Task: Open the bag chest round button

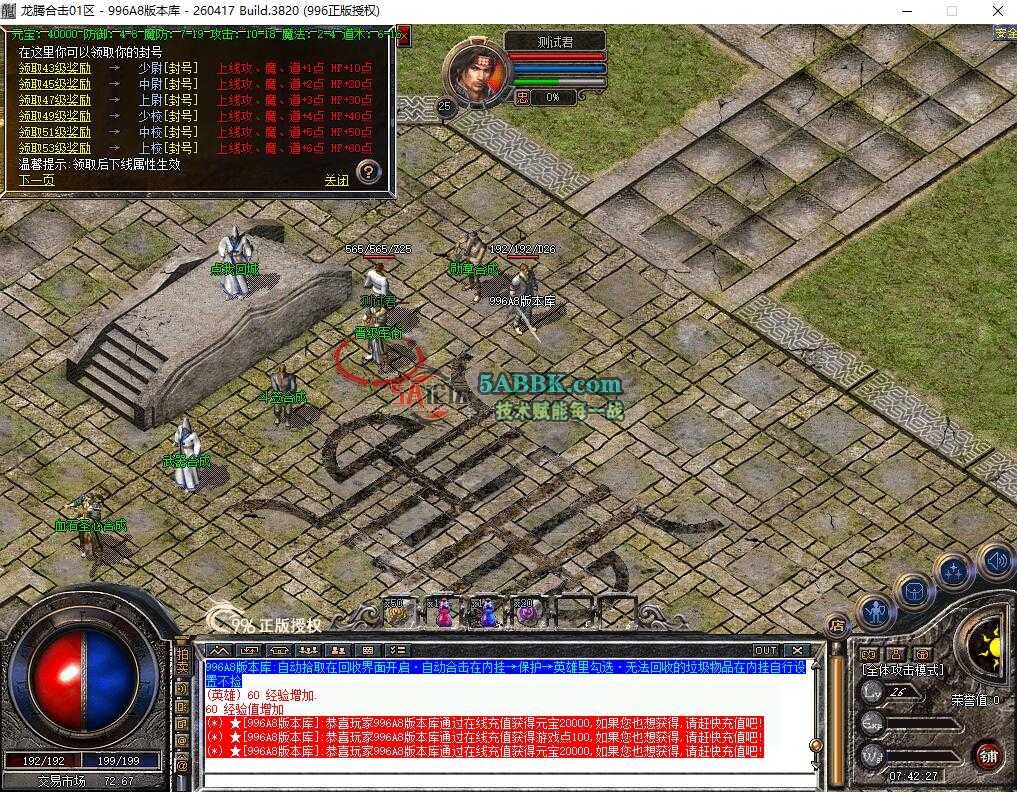Action: (x=913, y=590)
